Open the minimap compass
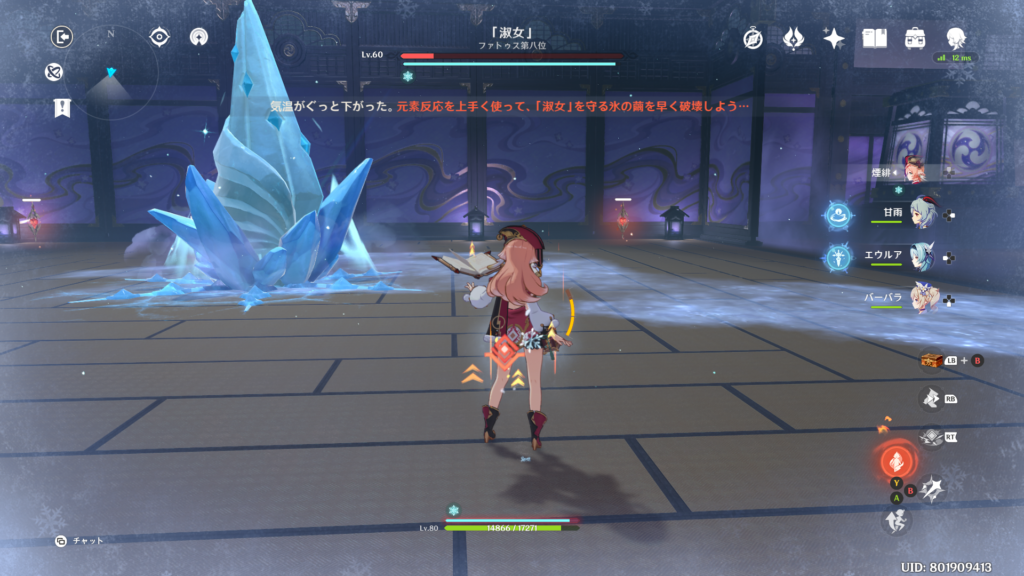 tap(111, 66)
